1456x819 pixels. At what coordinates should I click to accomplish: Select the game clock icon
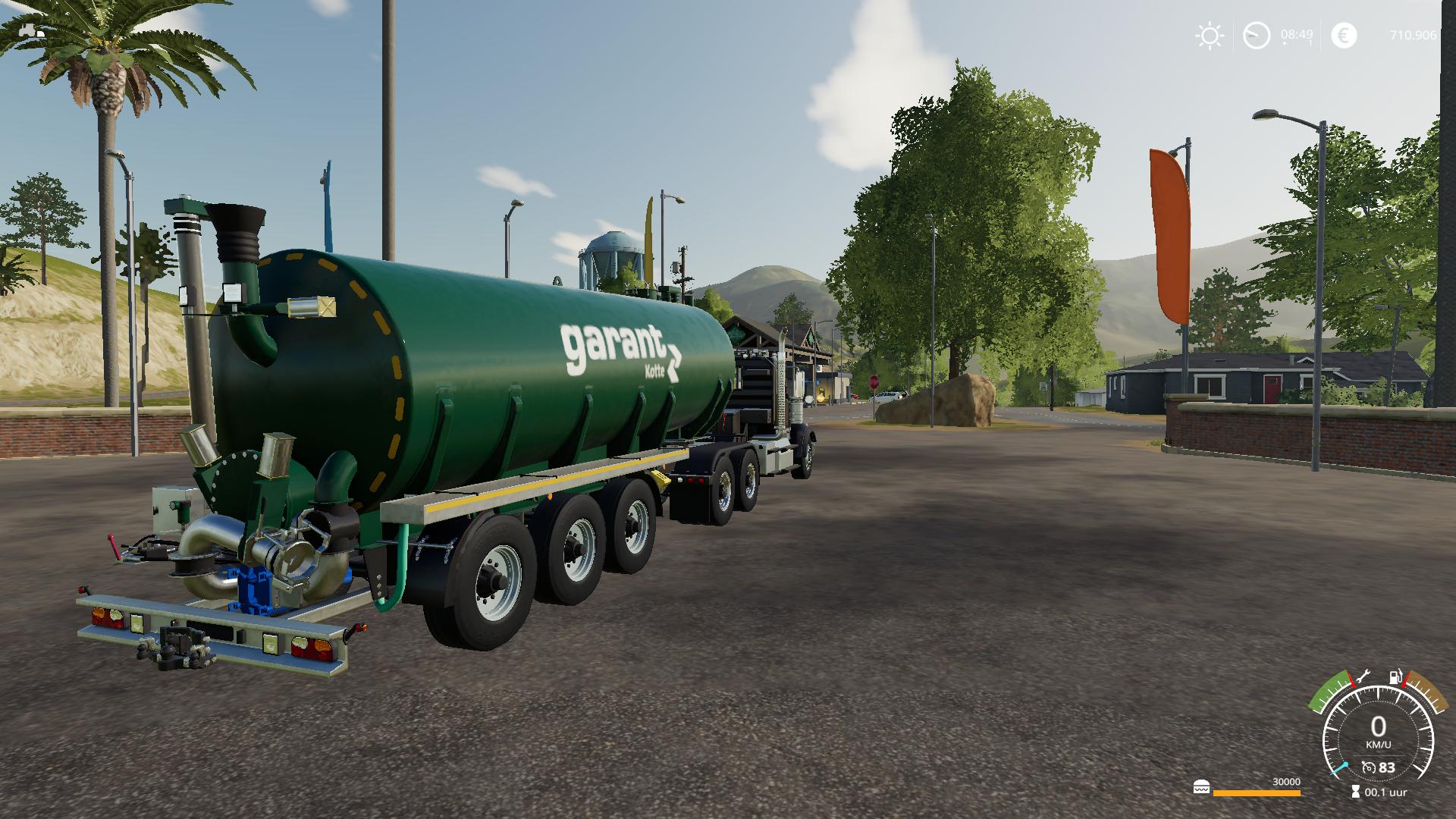[x=1257, y=36]
